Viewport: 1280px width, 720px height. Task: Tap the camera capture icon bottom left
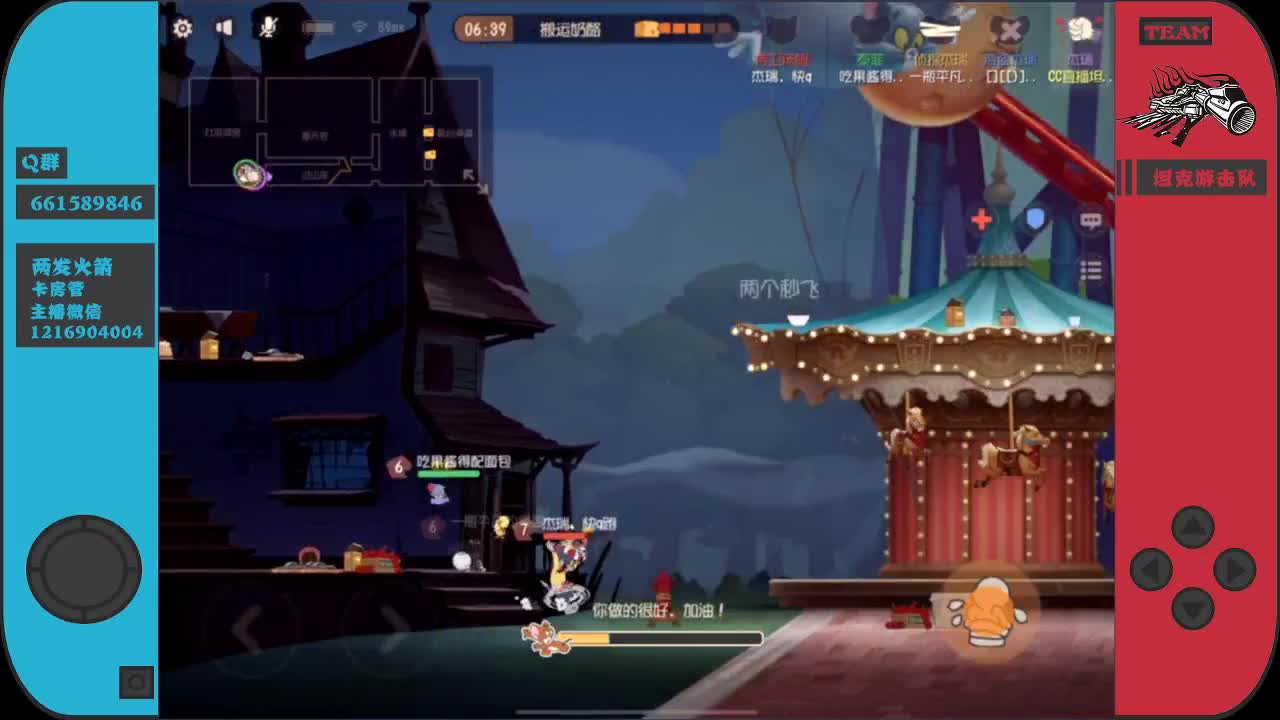coord(135,683)
